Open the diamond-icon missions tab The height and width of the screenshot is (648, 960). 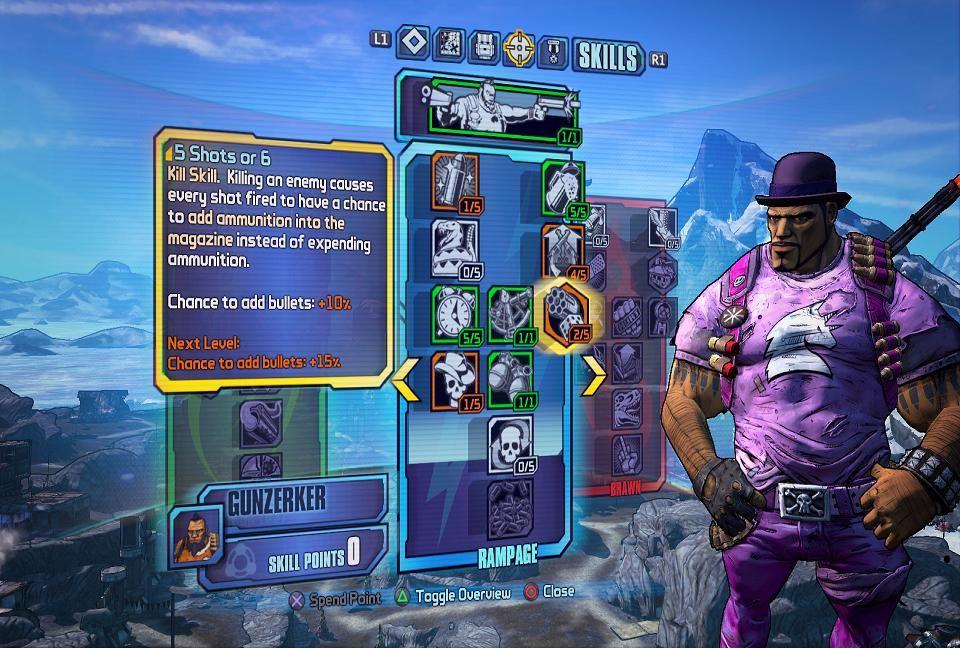(x=413, y=44)
